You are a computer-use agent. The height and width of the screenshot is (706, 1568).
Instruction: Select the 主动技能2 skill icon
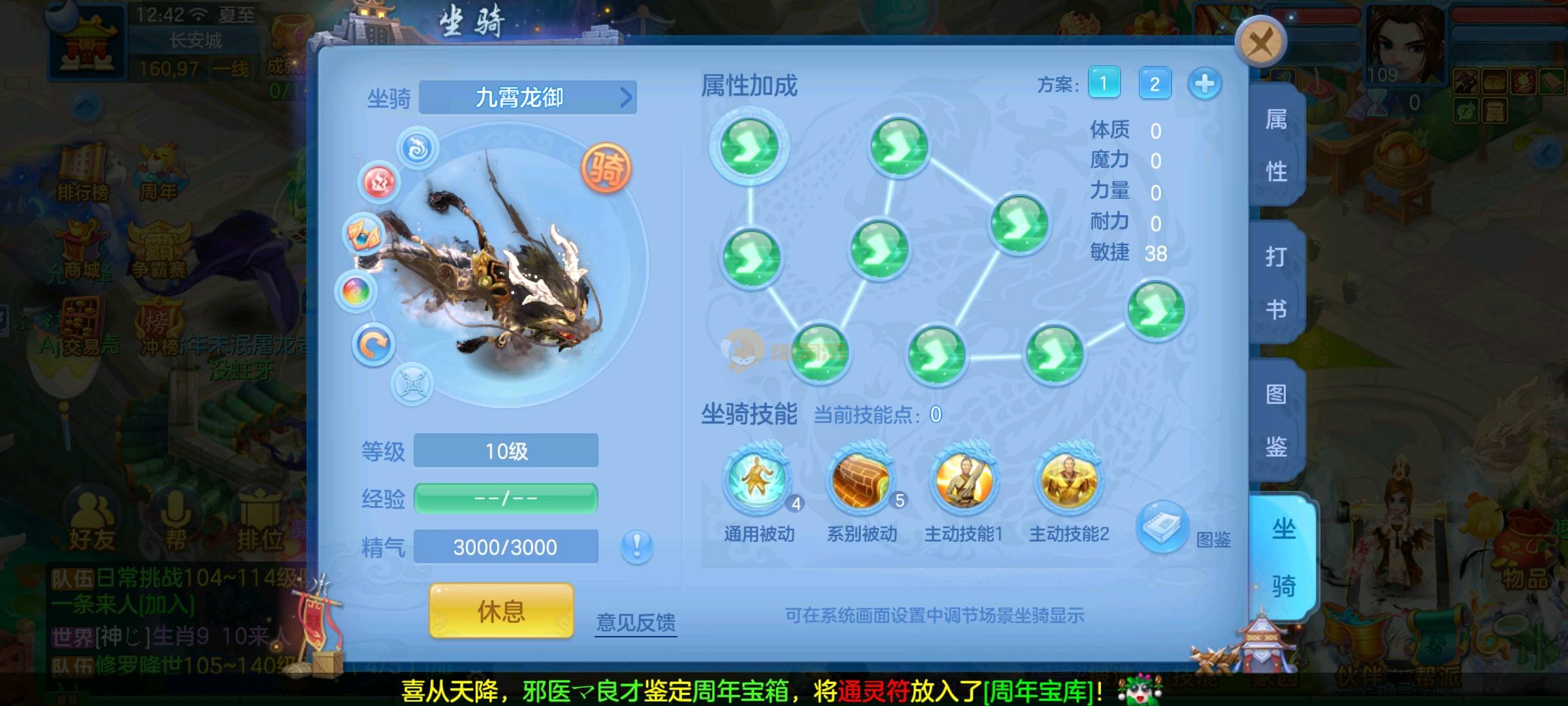(x=1069, y=480)
